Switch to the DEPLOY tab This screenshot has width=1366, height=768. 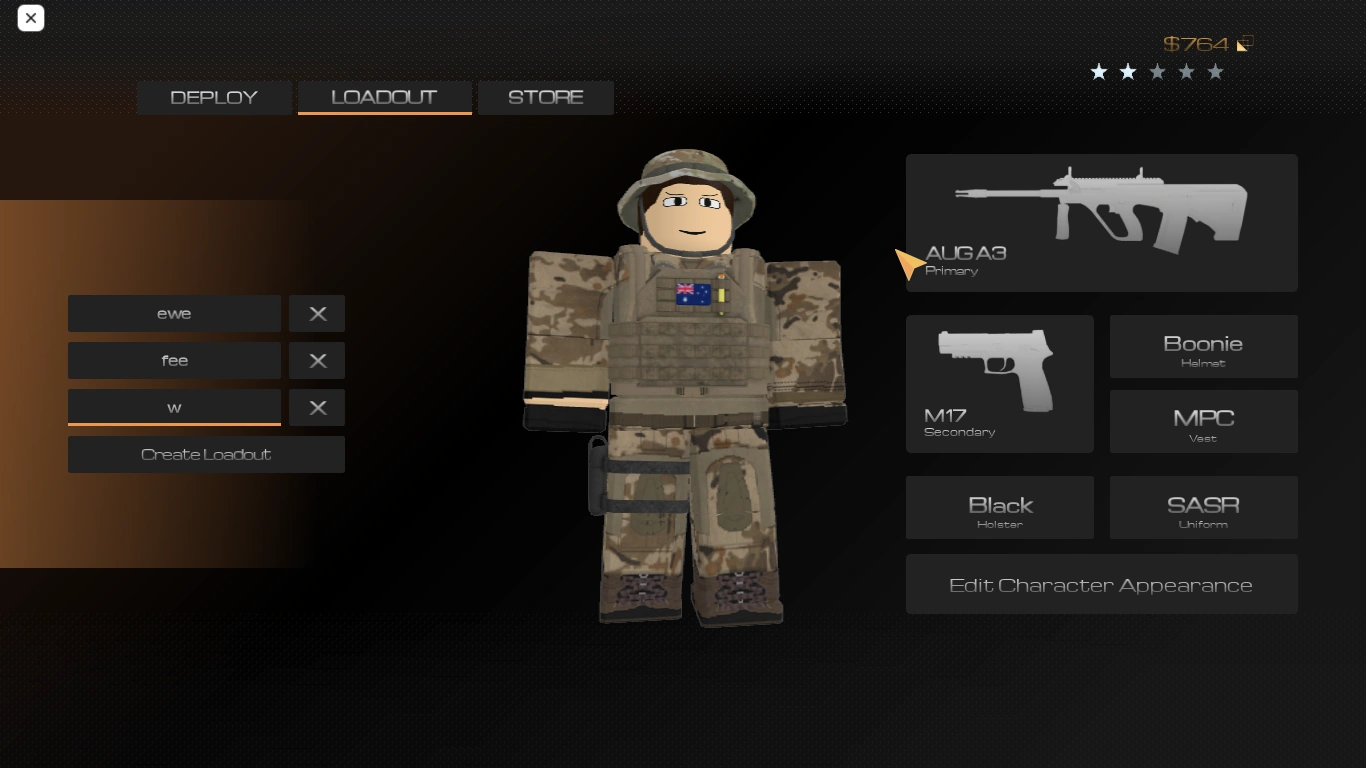click(x=213, y=97)
